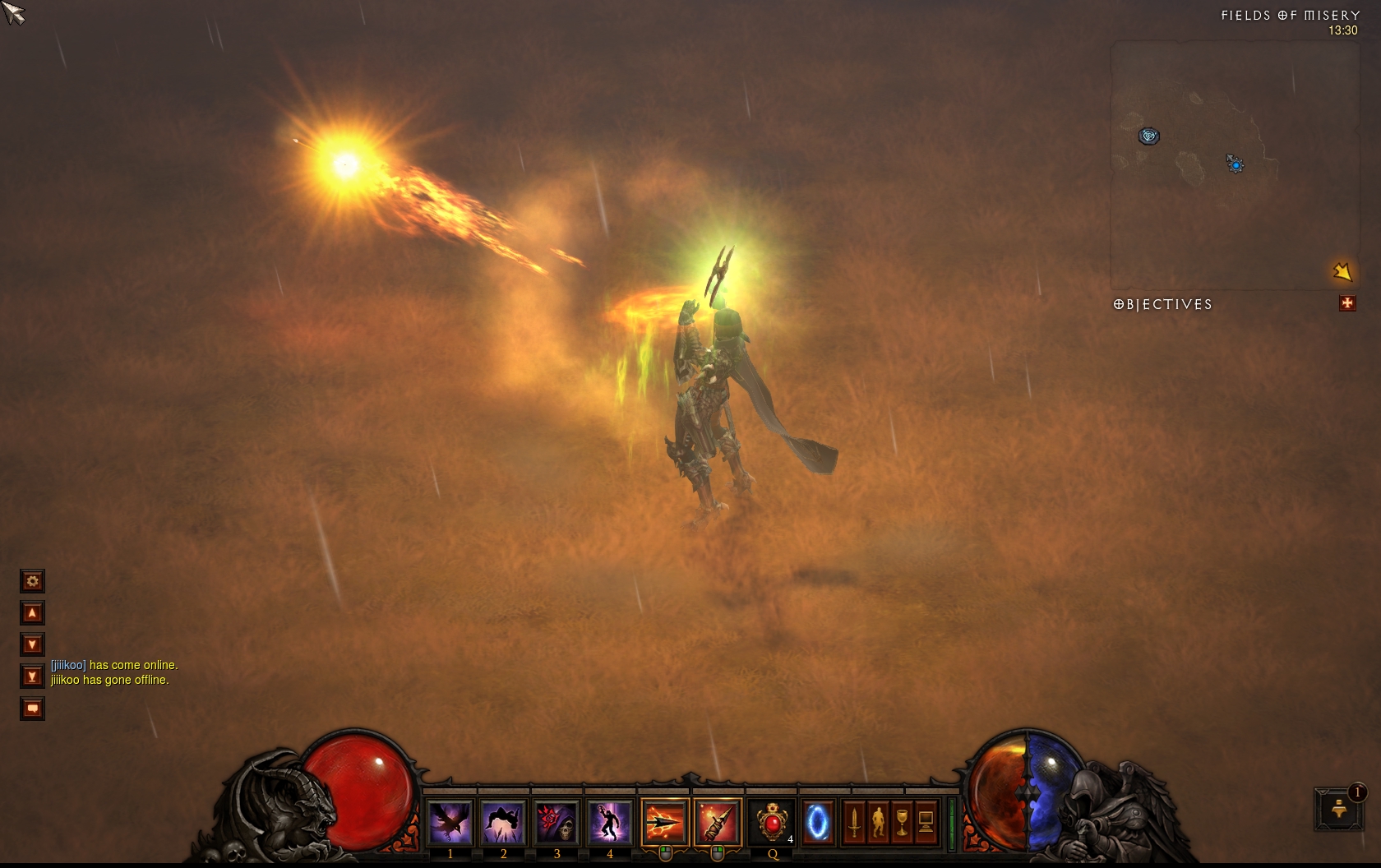The image size is (1381, 868).
Task: Select the fiery arrow primary skill
Action: coord(664,821)
